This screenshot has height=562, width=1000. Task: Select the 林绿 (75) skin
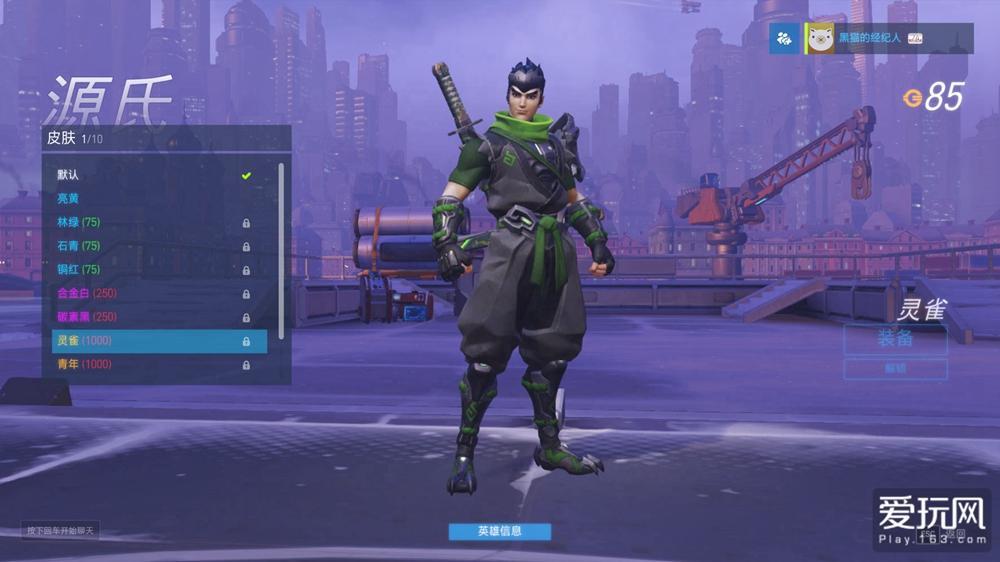pos(150,222)
